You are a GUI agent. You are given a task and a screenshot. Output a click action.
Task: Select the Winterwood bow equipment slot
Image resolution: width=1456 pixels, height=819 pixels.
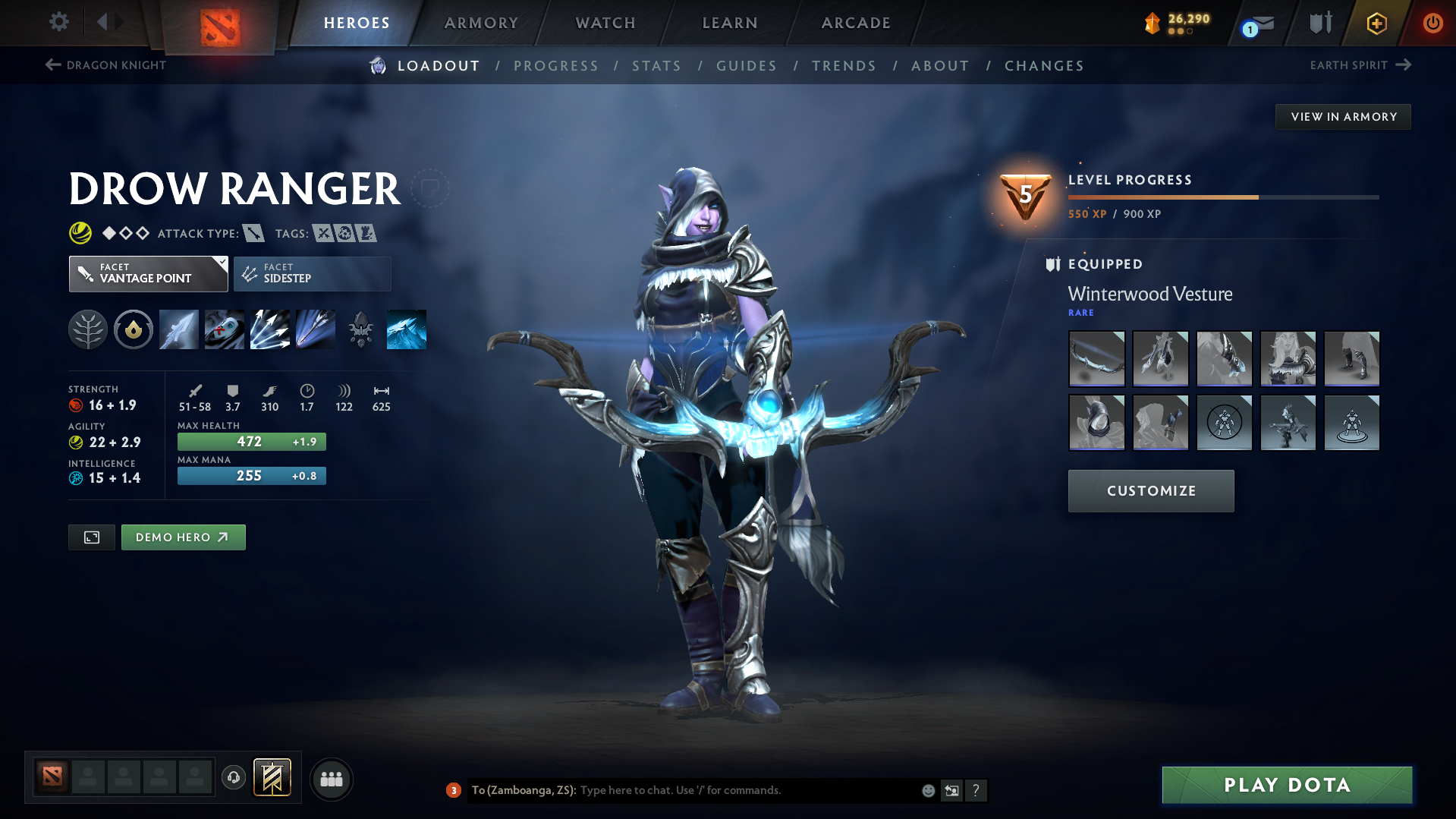pos(1096,359)
